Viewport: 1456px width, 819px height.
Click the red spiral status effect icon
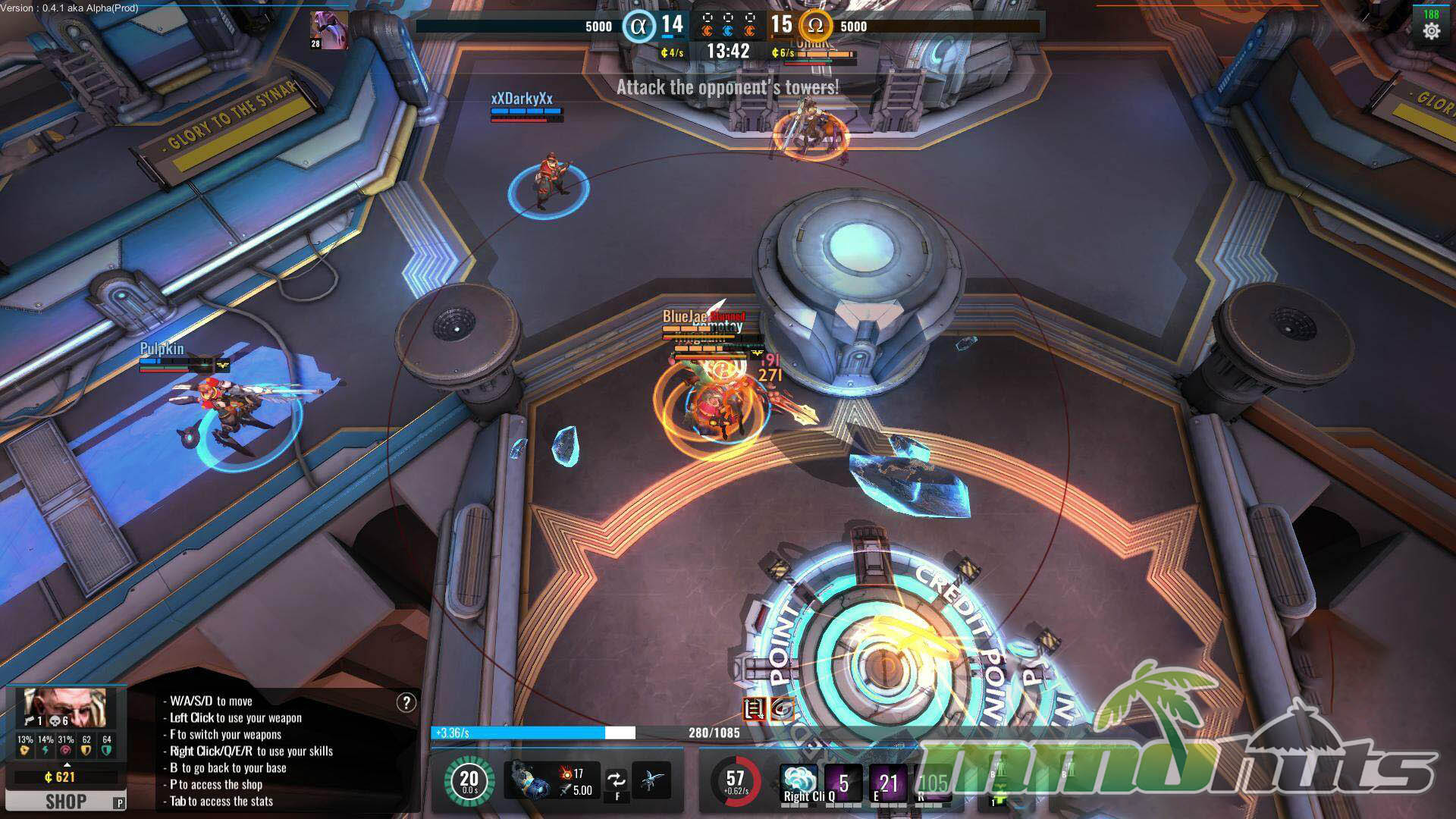[783, 709]
